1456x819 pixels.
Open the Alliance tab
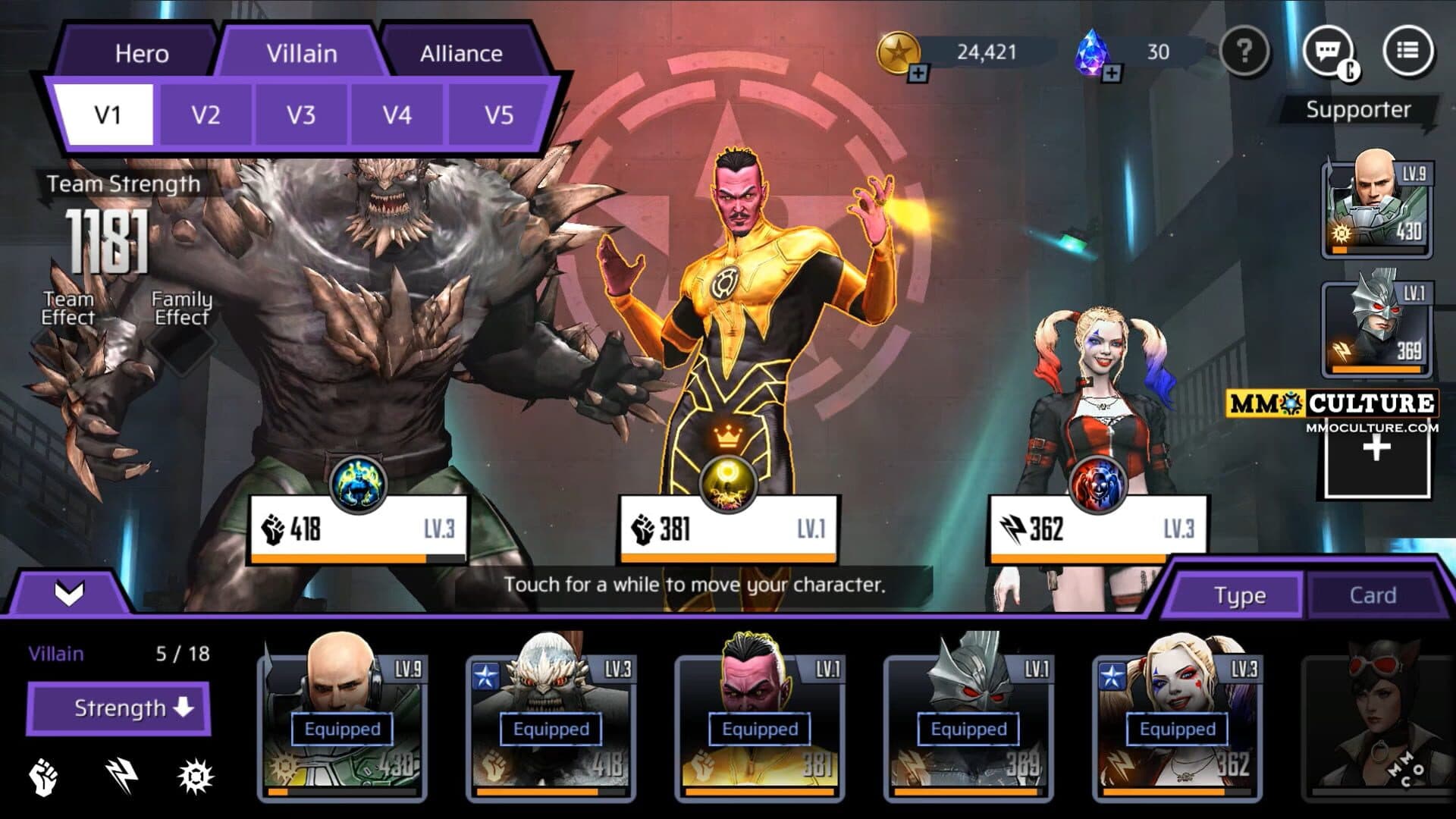click(461, 53)
